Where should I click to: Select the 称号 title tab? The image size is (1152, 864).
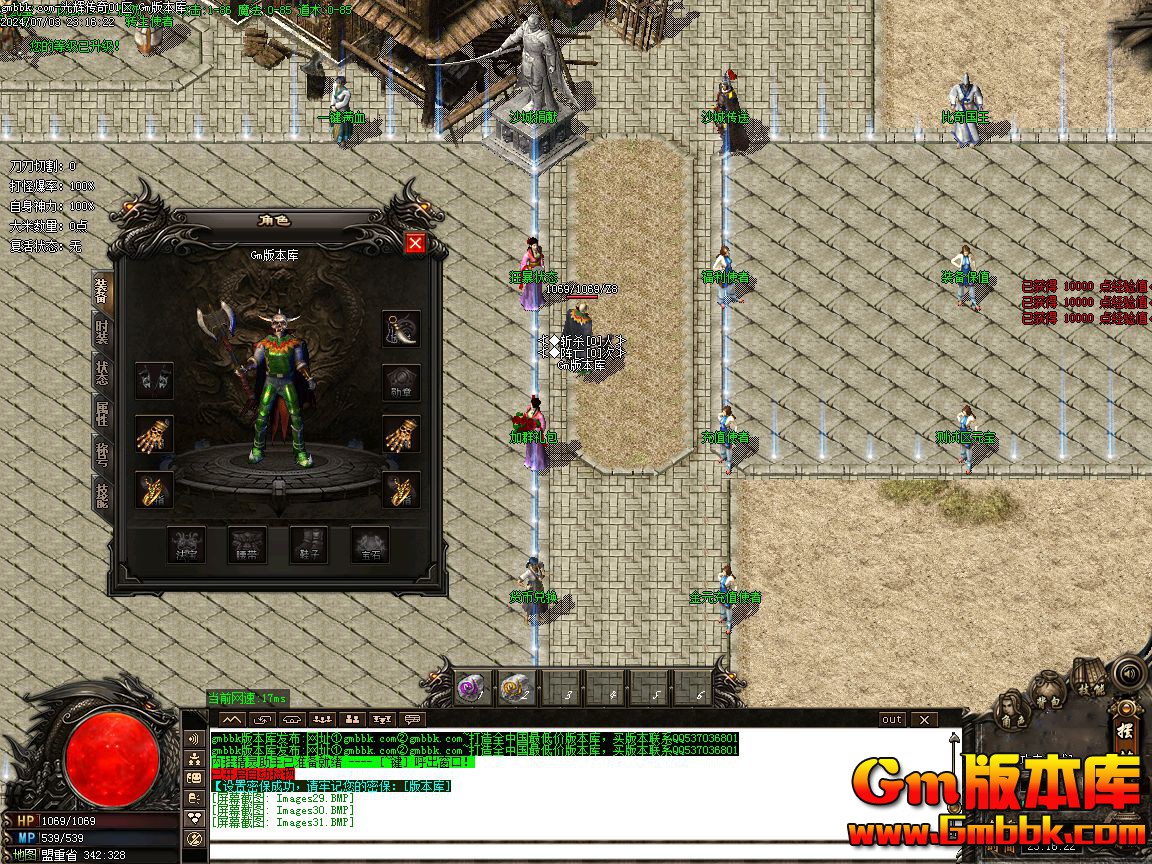tap(102, 453)
